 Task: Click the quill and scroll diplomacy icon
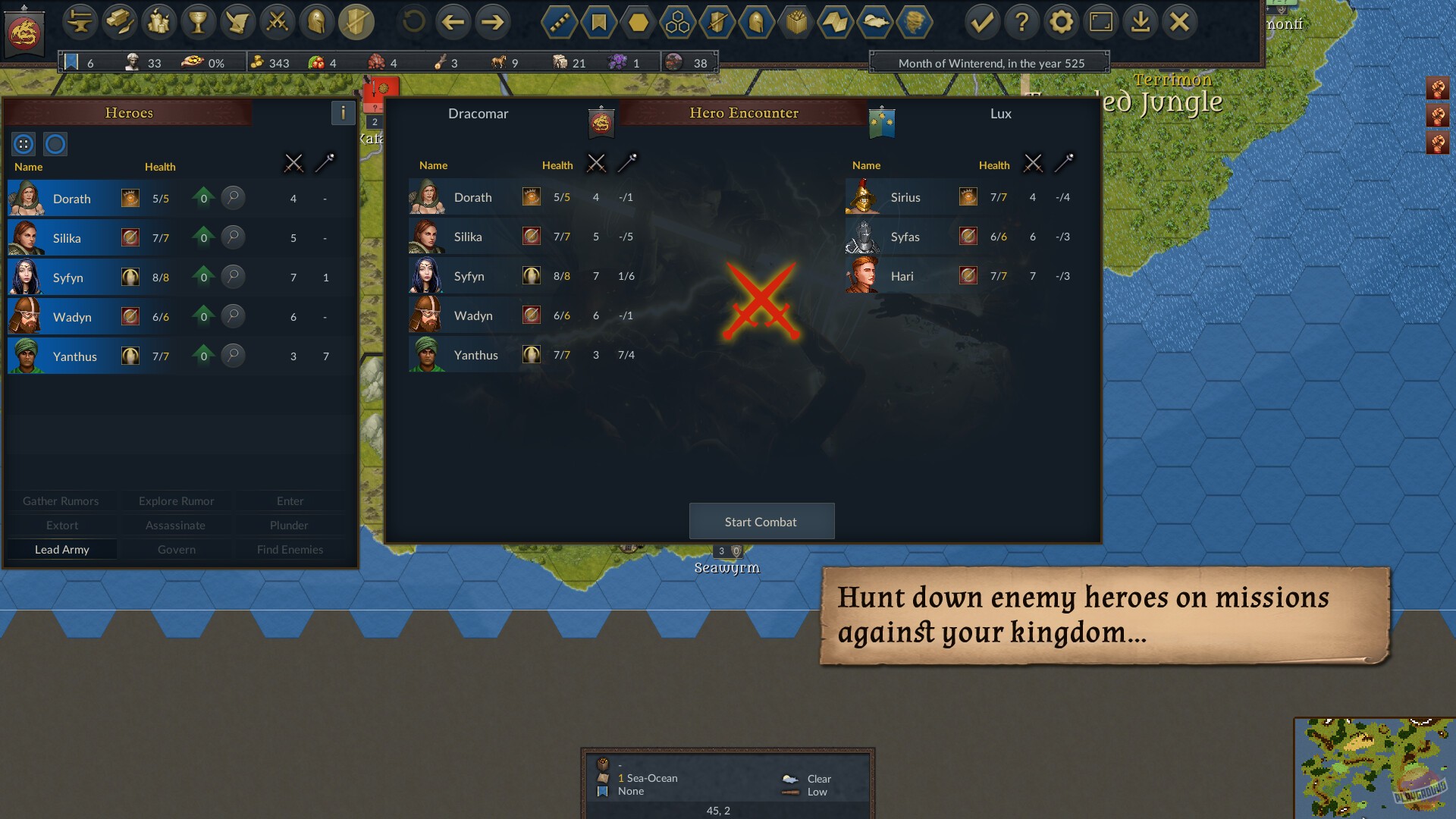[x=238, y=22]
